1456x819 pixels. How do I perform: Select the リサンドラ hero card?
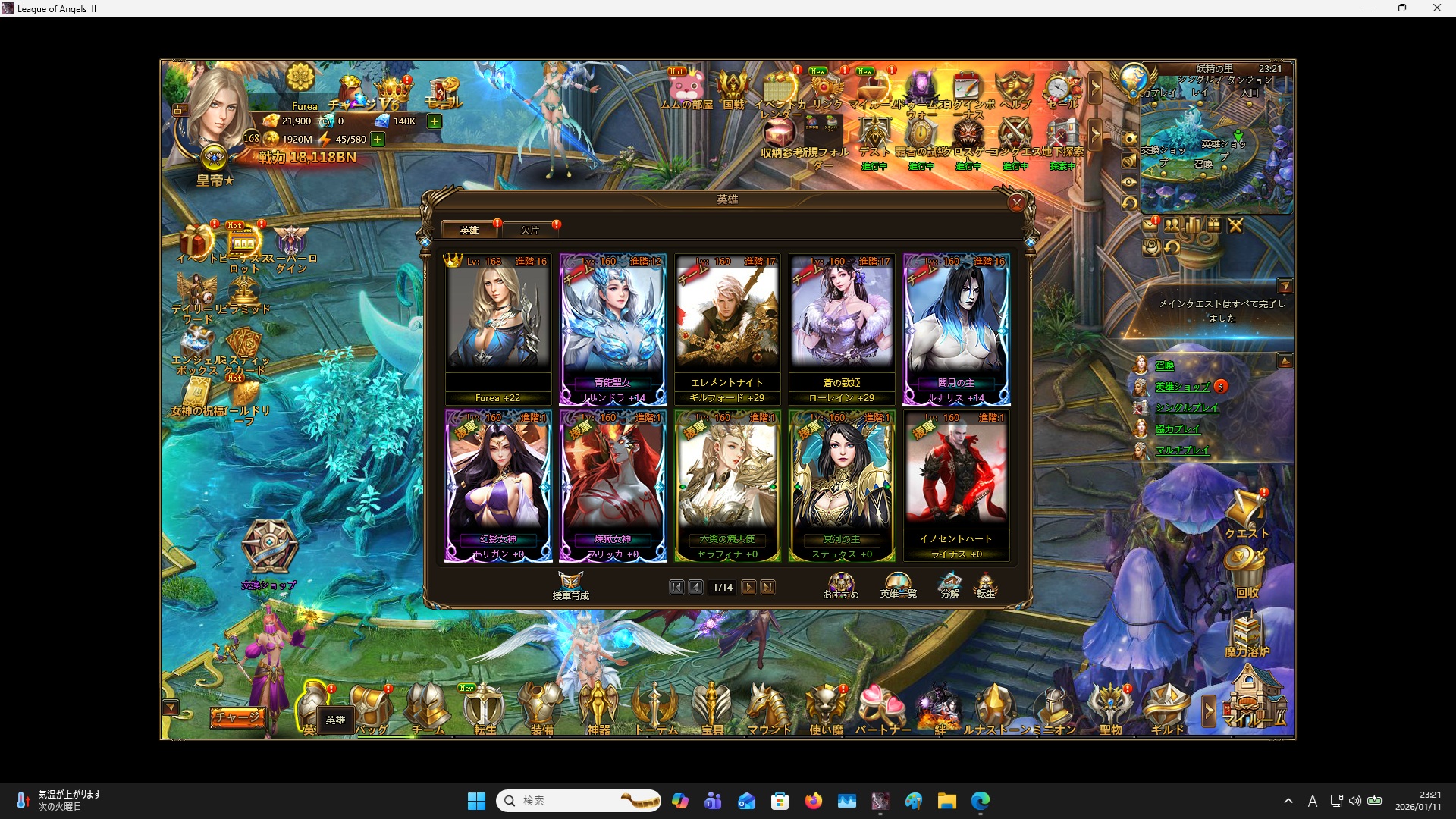[x=613, y=329]
